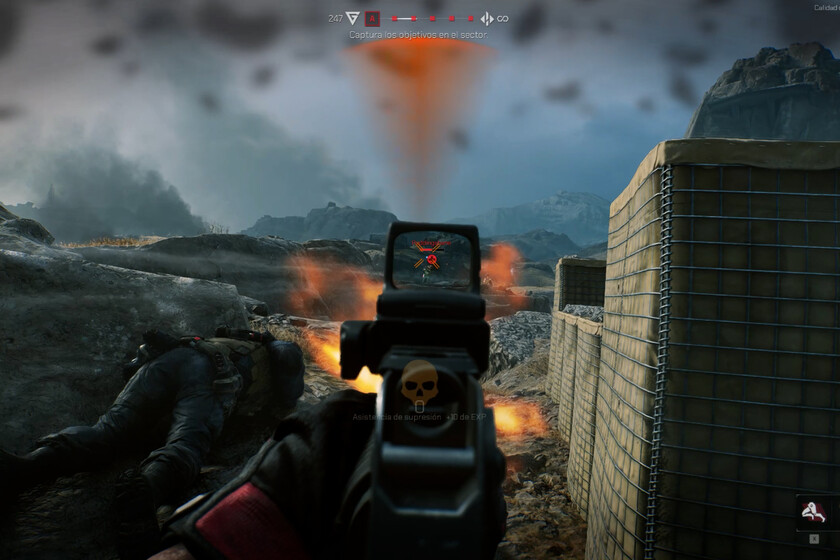Open the 'Captura los objetivos' objective tracker
Screen dimensions: 840x560
pyautogui.click(x=418, y=35)
